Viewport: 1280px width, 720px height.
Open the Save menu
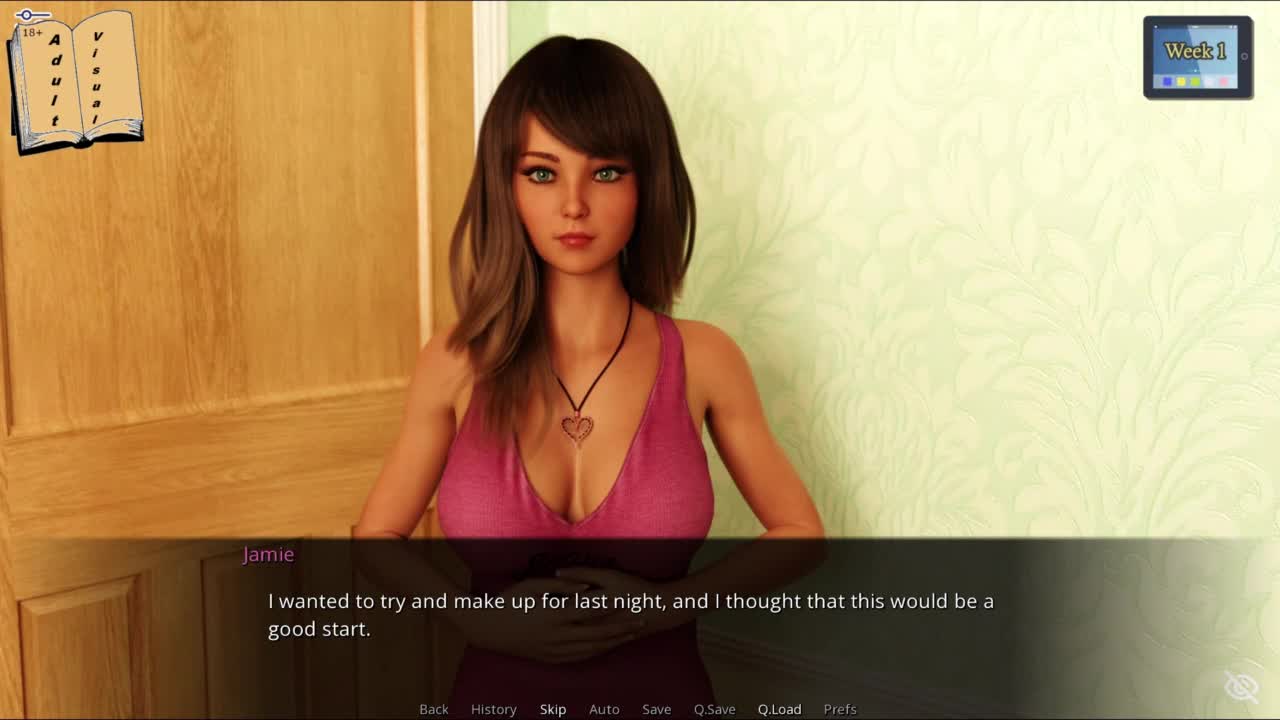point(656,709)
